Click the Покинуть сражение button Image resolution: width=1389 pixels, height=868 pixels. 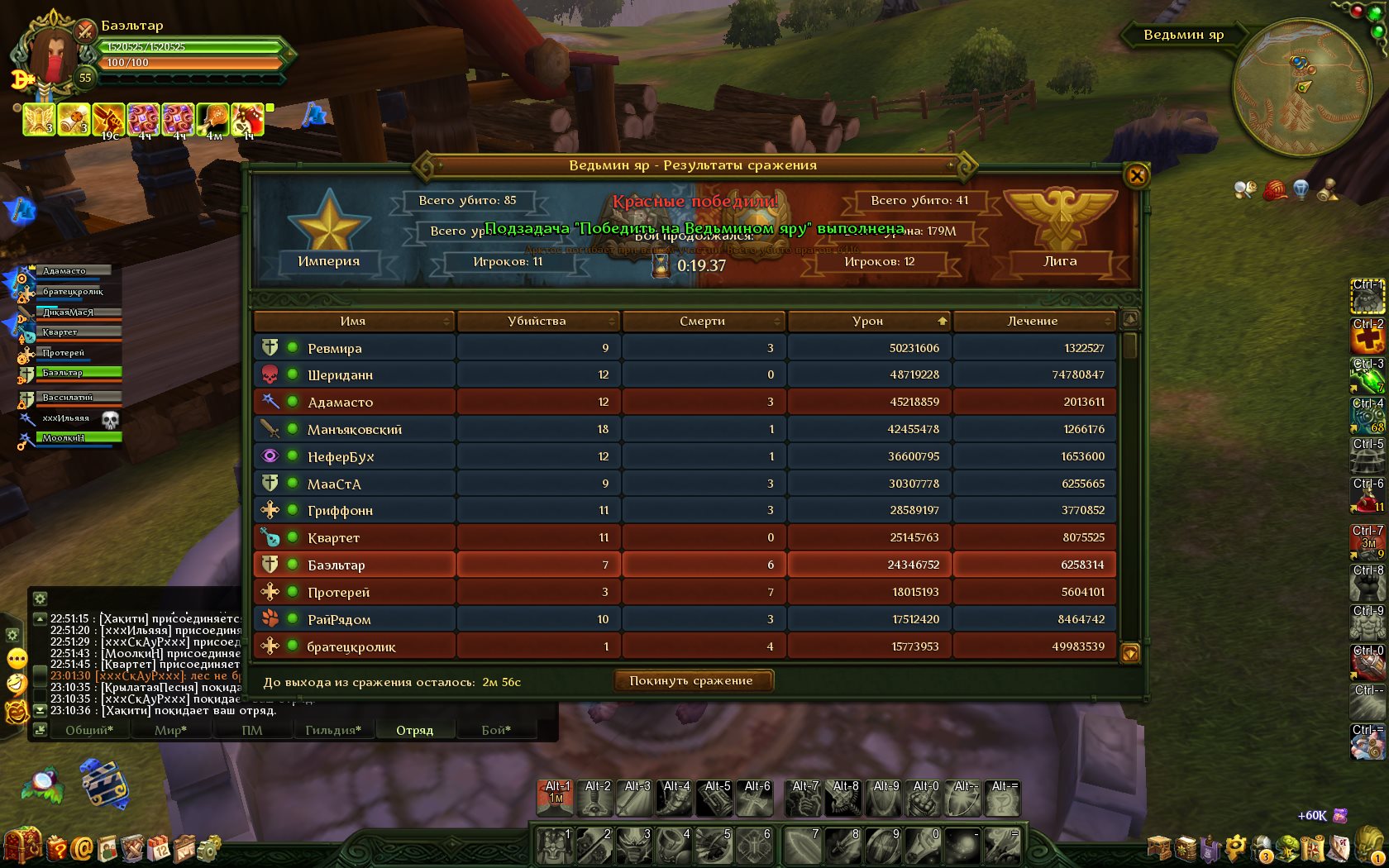point(691,681)
